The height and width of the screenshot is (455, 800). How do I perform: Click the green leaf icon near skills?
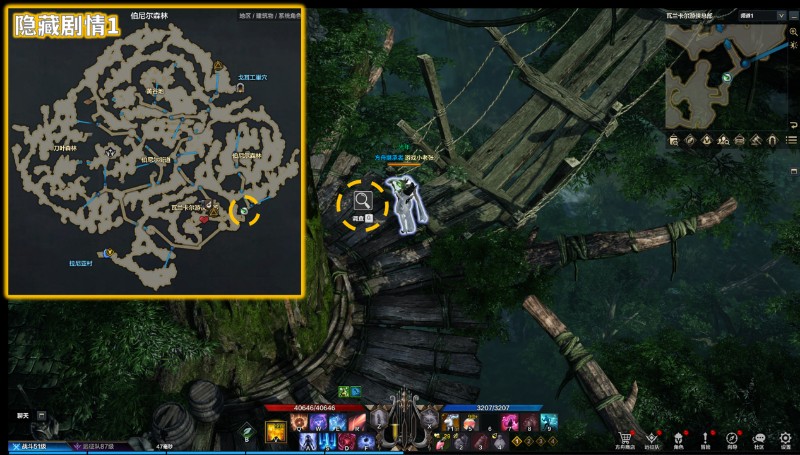pos(246,432)
